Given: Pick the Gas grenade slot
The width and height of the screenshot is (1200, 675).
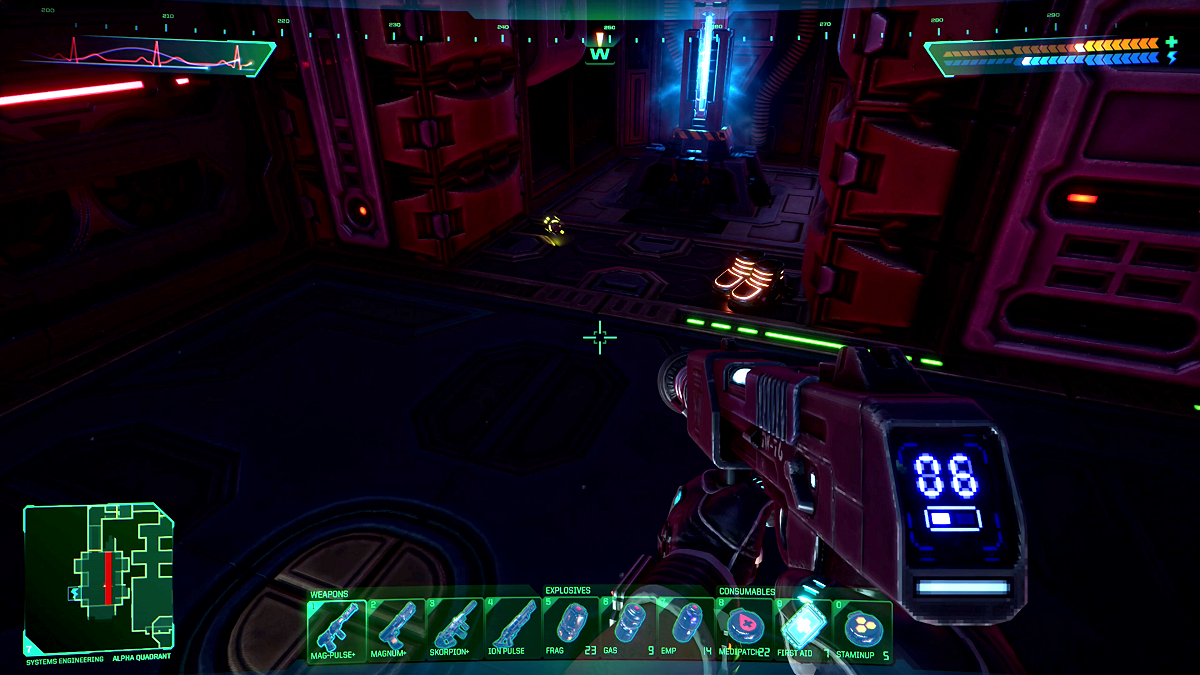Looking at the screenshot, I should pyautogui.click(x=628, y=627).
